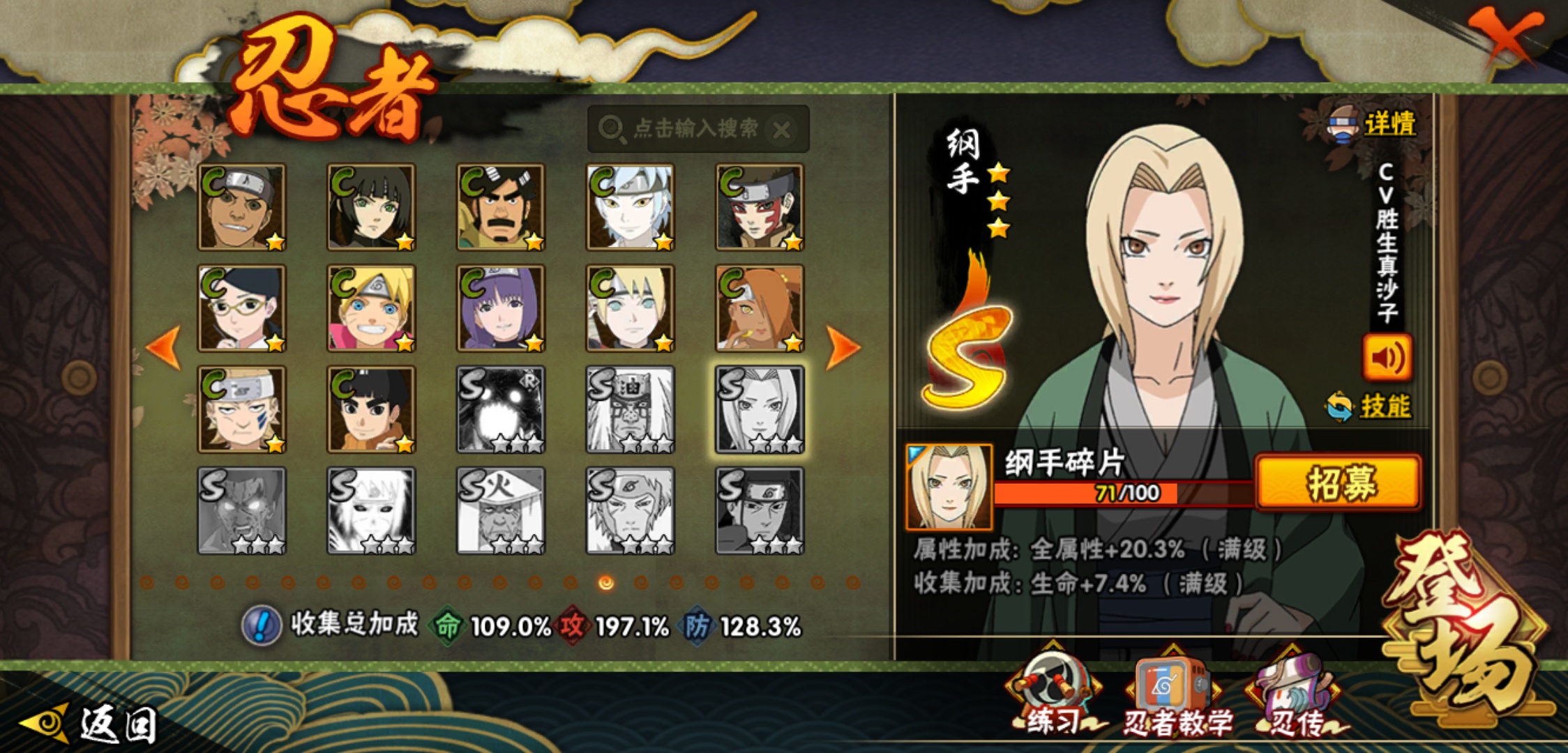Select the Sarada ninja with glasses

(241, 308)
